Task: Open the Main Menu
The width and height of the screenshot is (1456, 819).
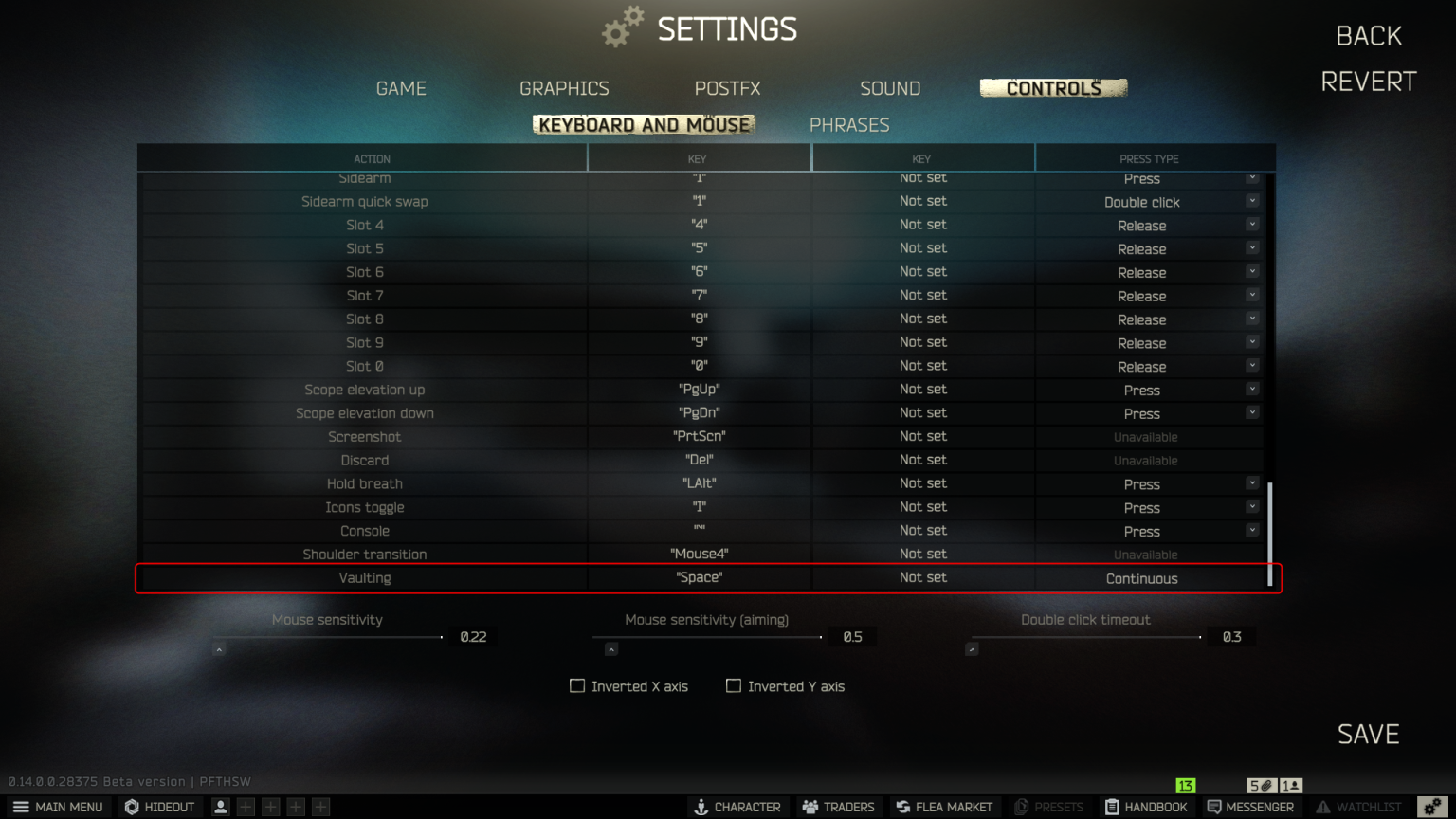Action: coord(58,807)
